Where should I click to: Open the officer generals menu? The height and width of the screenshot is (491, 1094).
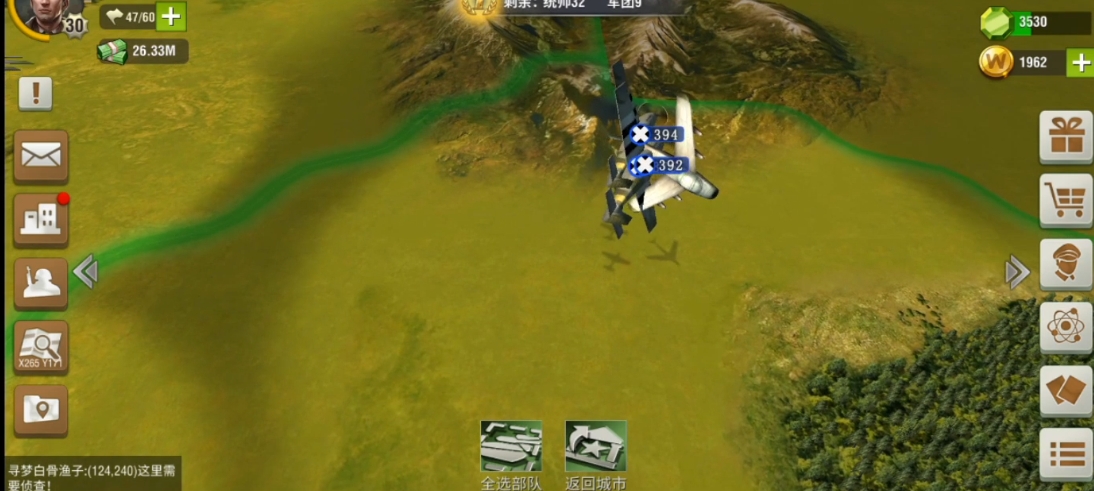click(x=1066, y=264)
